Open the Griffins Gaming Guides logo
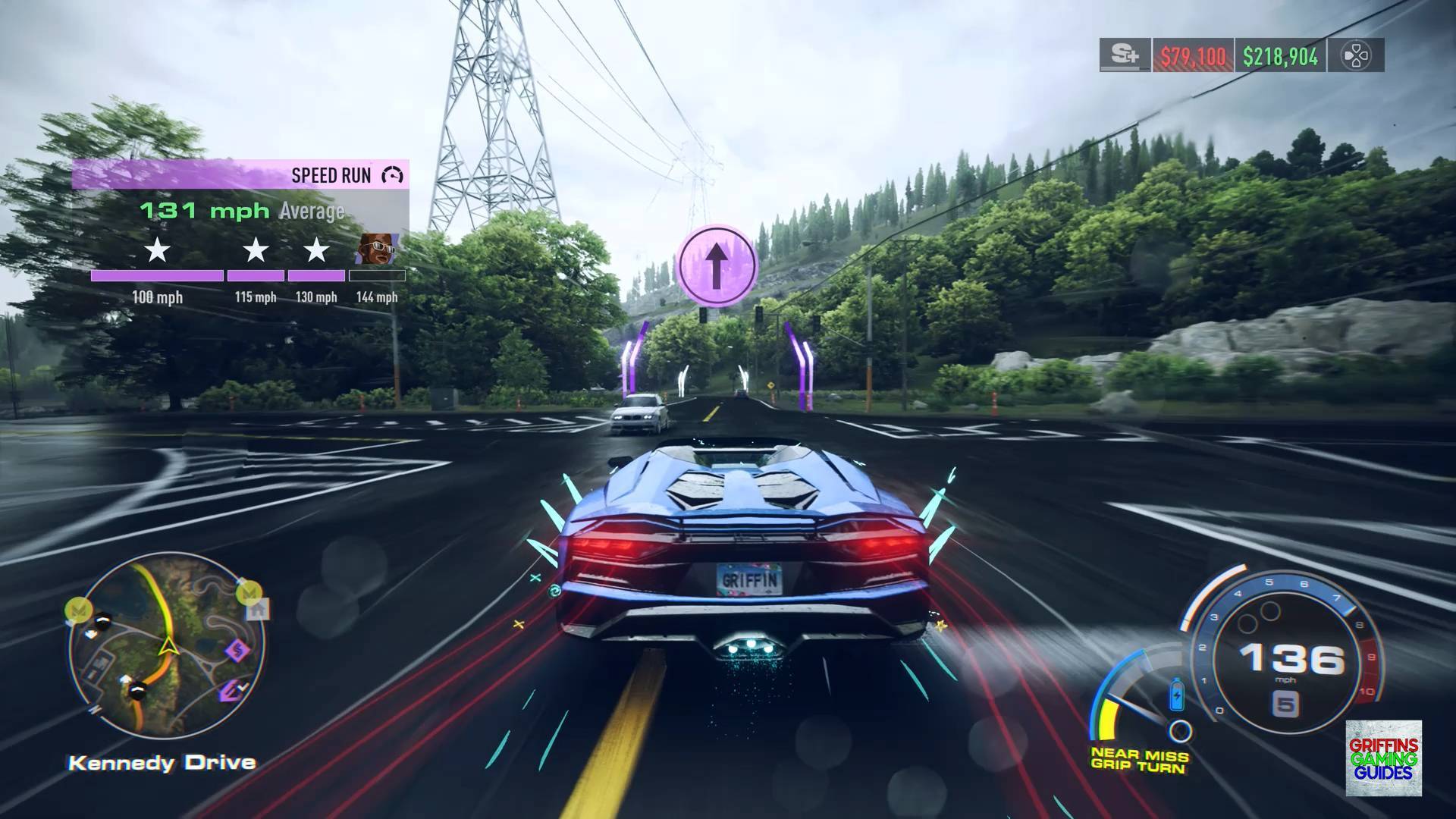This screenshot has width=1456, height=819. coord(1383,758)
